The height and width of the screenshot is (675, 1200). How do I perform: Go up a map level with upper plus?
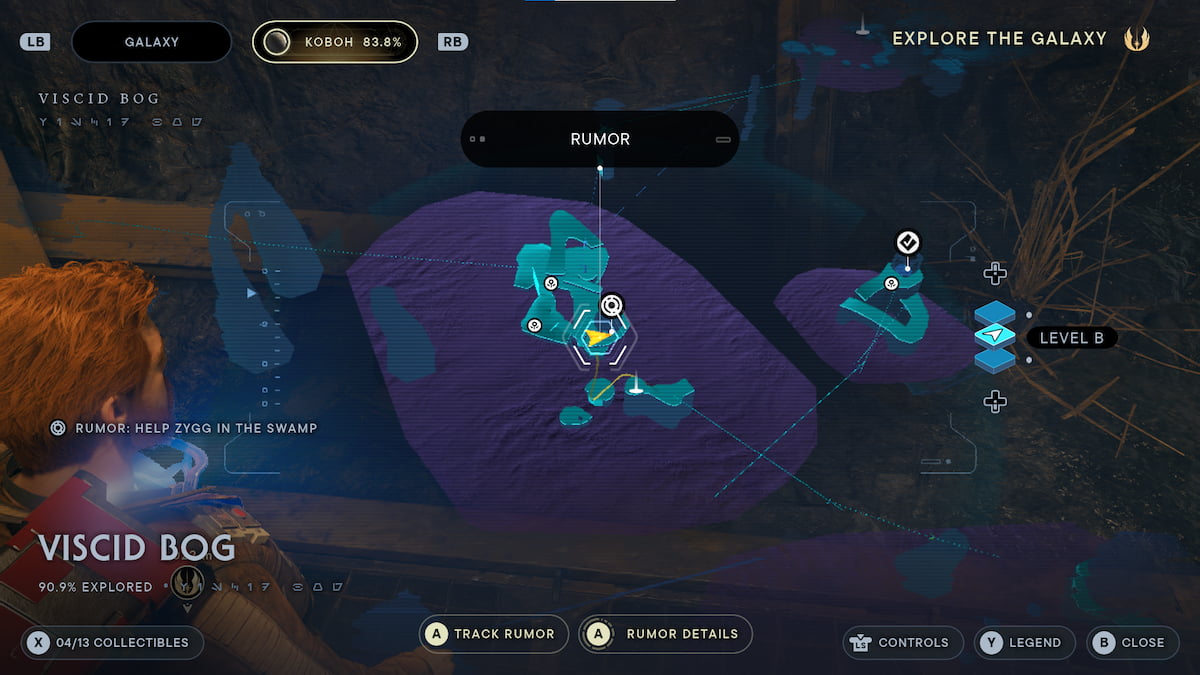[994, 273]
